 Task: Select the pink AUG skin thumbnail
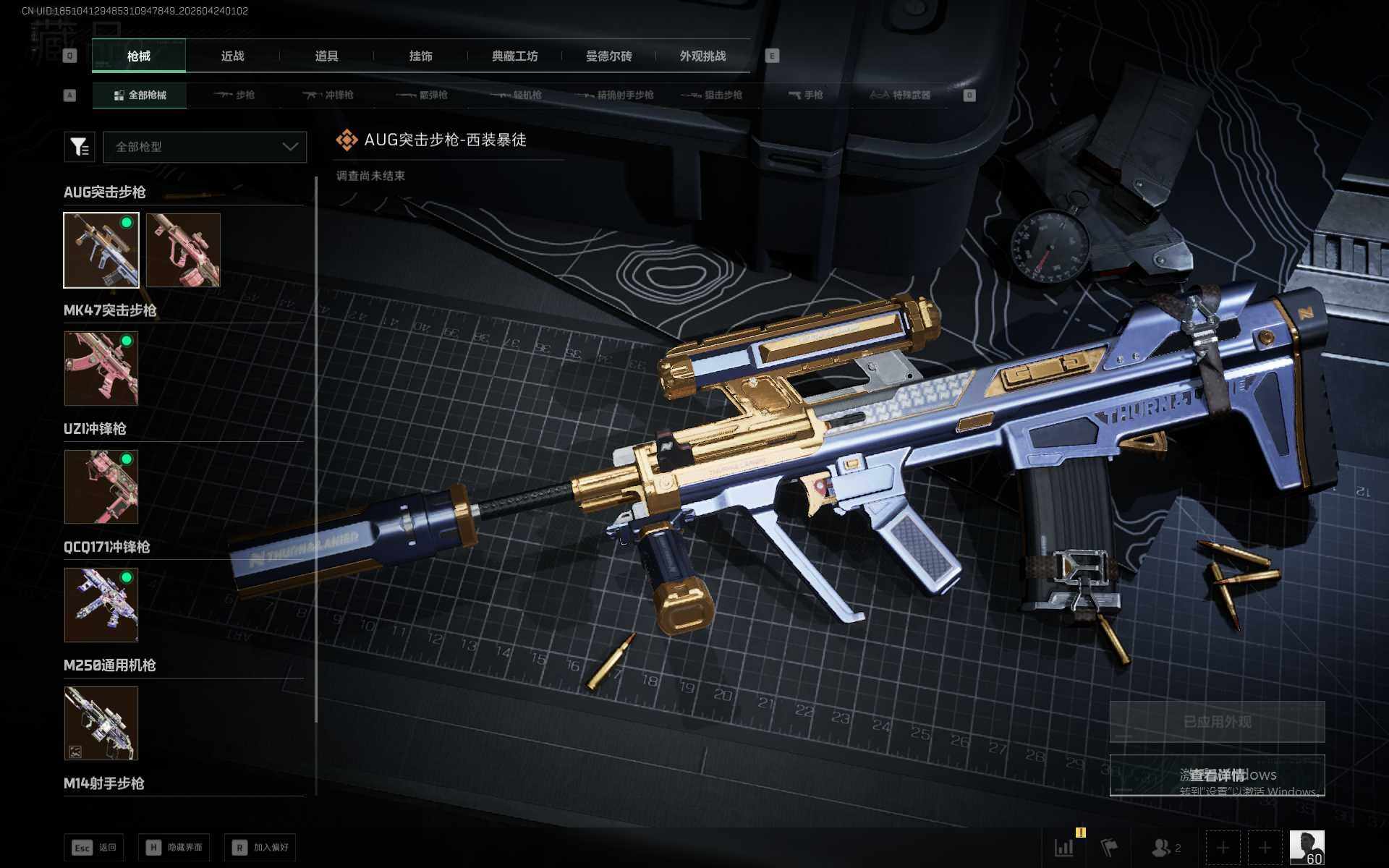click(183, 250)
